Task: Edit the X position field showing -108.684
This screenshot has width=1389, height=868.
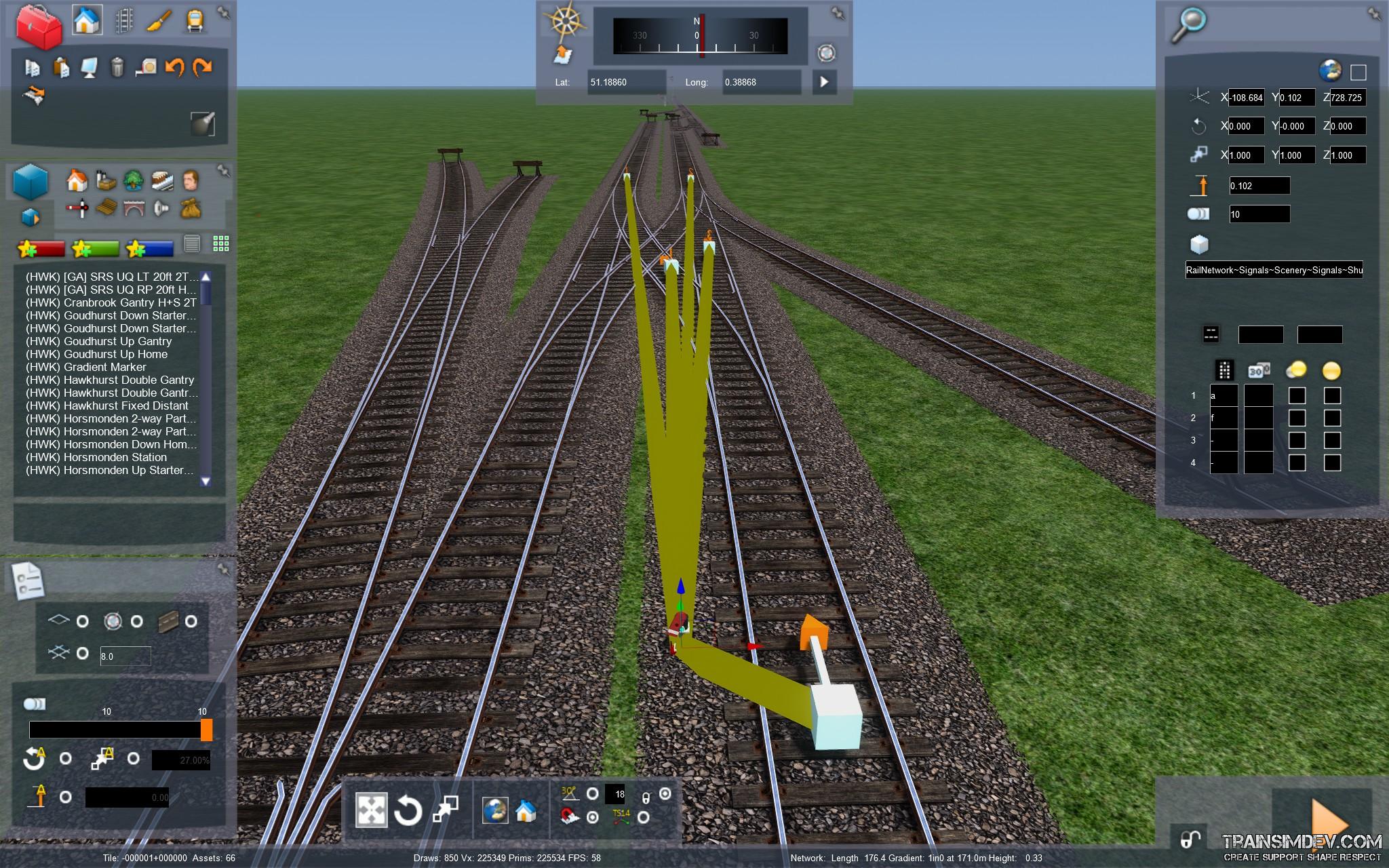Action: pyautogui.click(x=1247, y=98)
